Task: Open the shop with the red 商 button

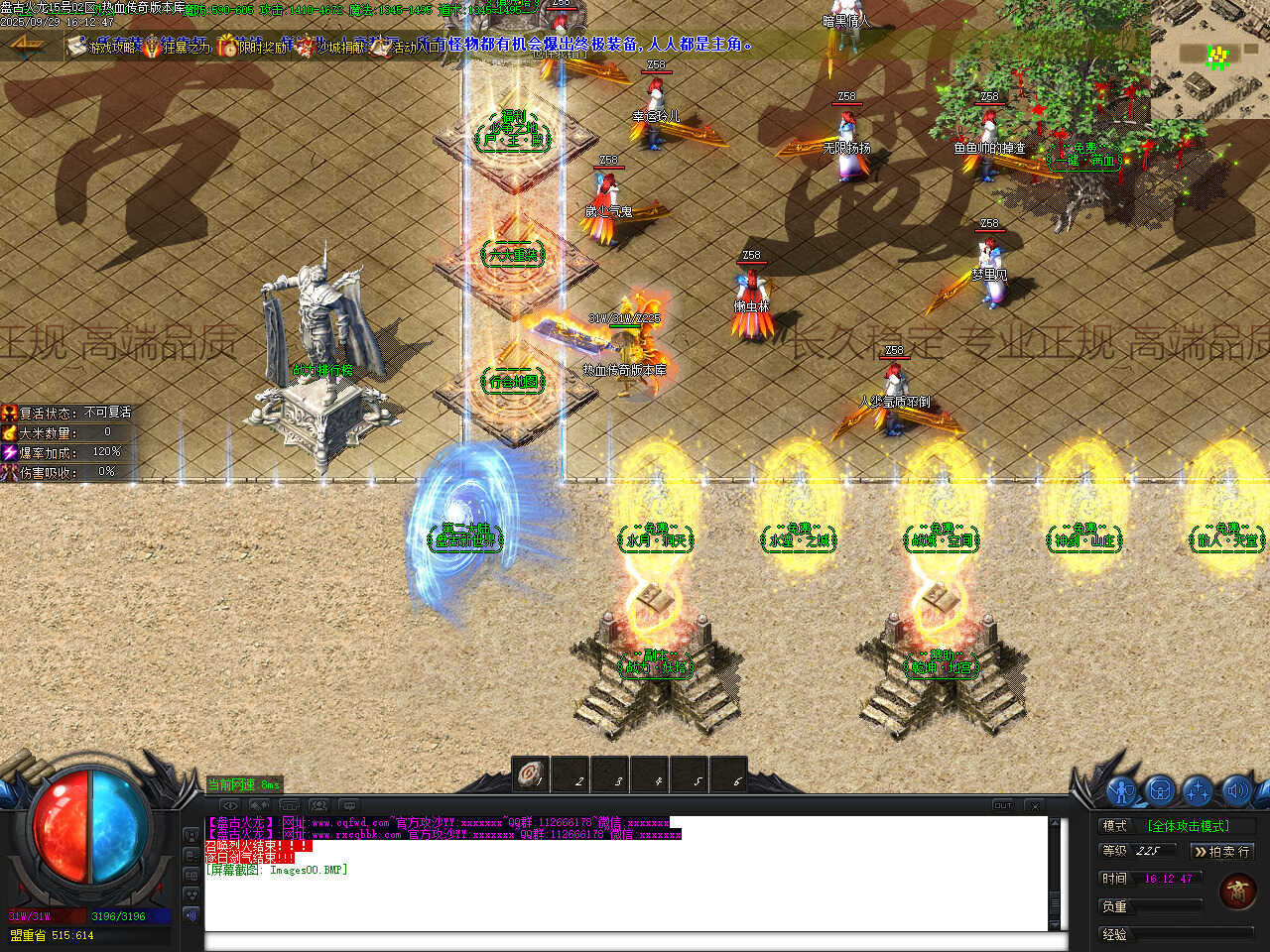Action: (1237, 890)
